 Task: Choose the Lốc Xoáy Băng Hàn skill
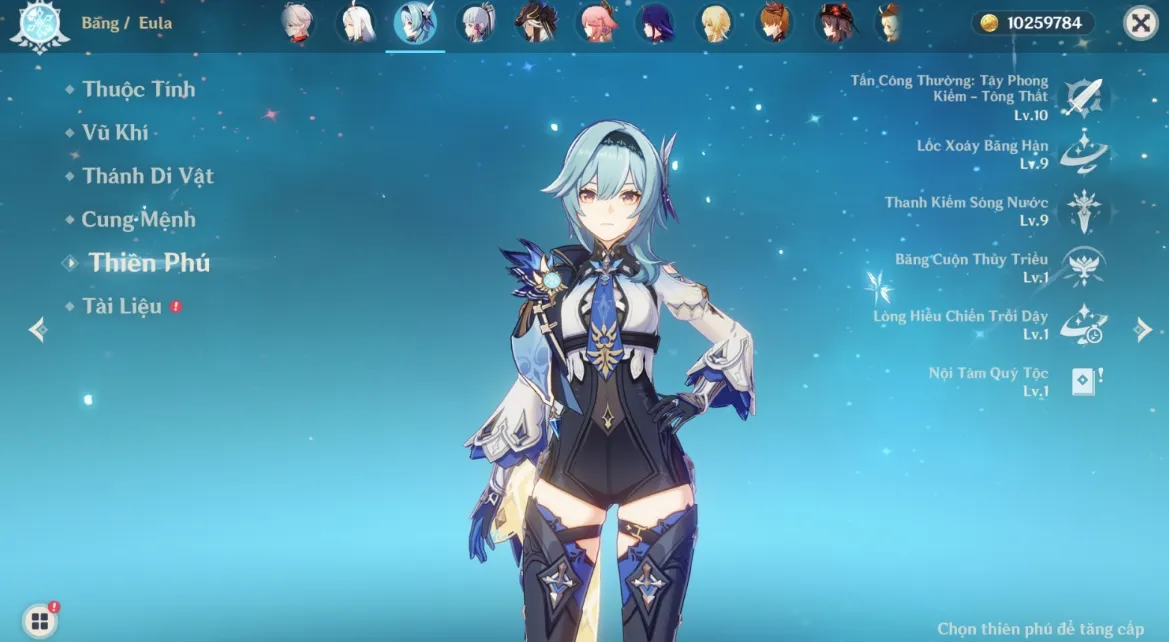[1082, 154]
